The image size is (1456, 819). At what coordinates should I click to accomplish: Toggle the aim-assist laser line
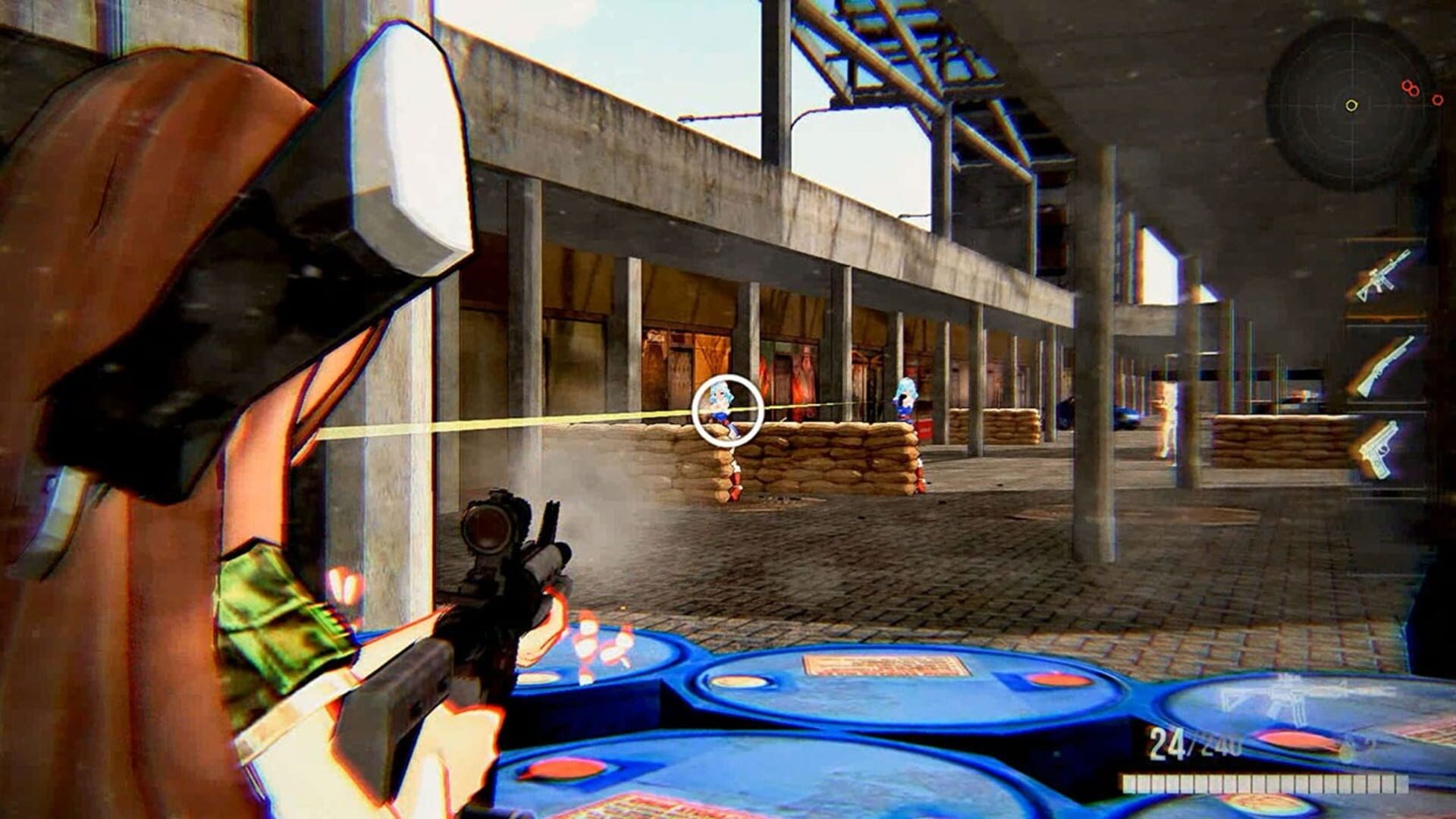point(531,422)
